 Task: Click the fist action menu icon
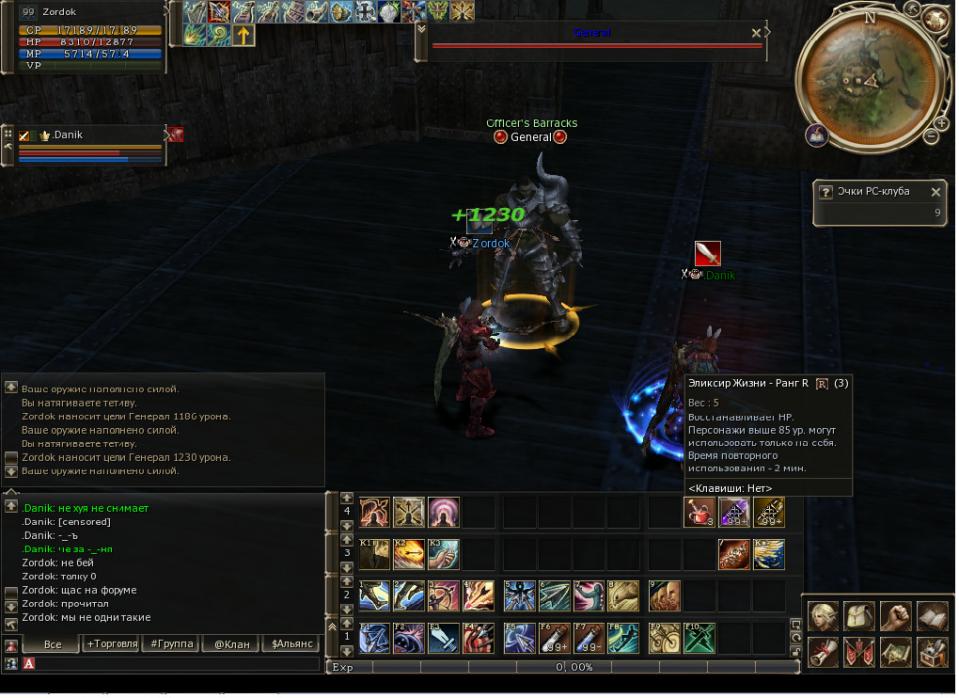click(x=895, y=616)
